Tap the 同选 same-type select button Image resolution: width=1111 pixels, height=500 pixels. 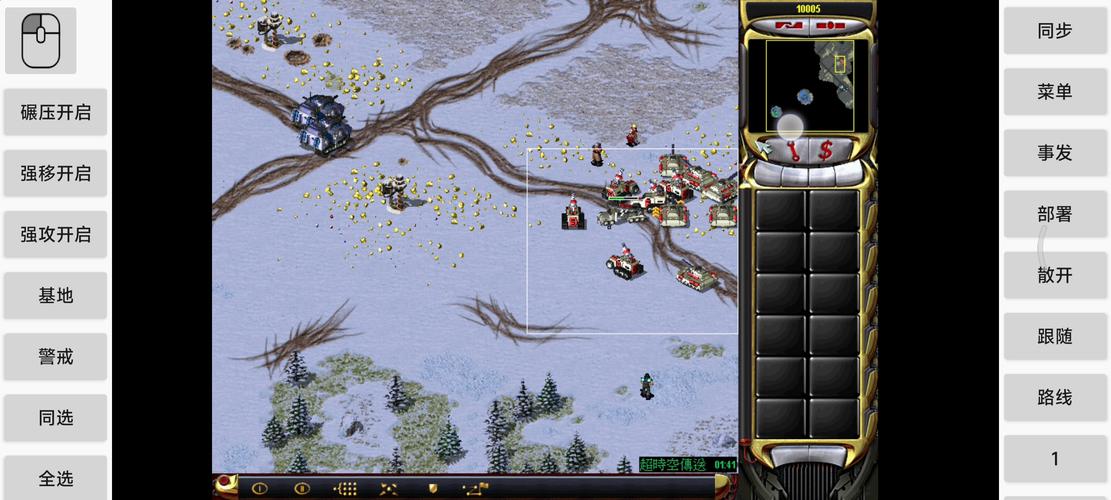56,418
